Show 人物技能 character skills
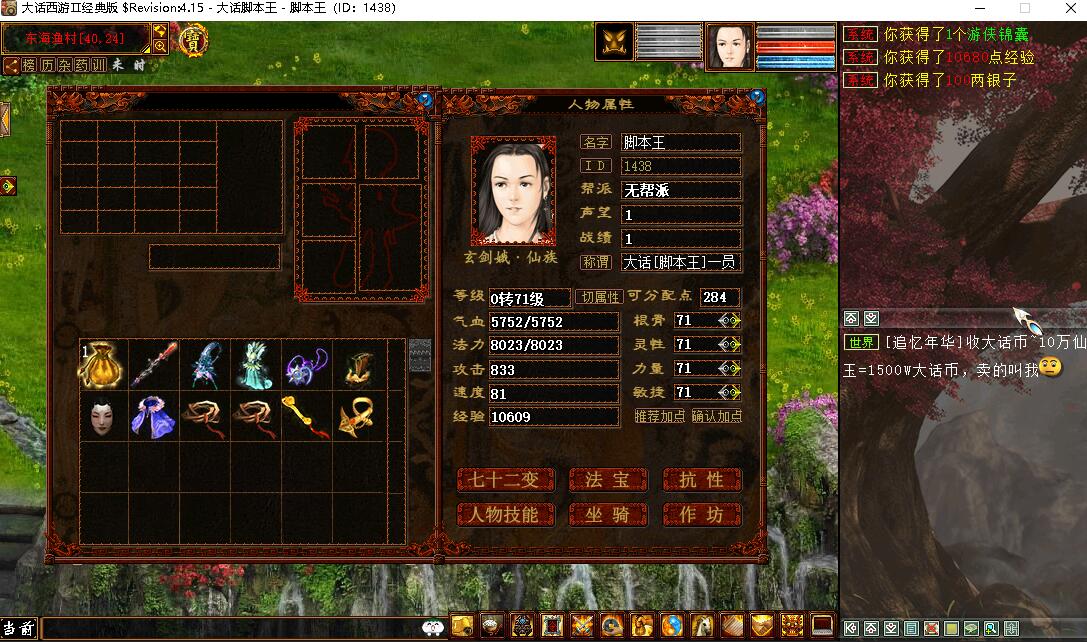 [x=504, y=515]
